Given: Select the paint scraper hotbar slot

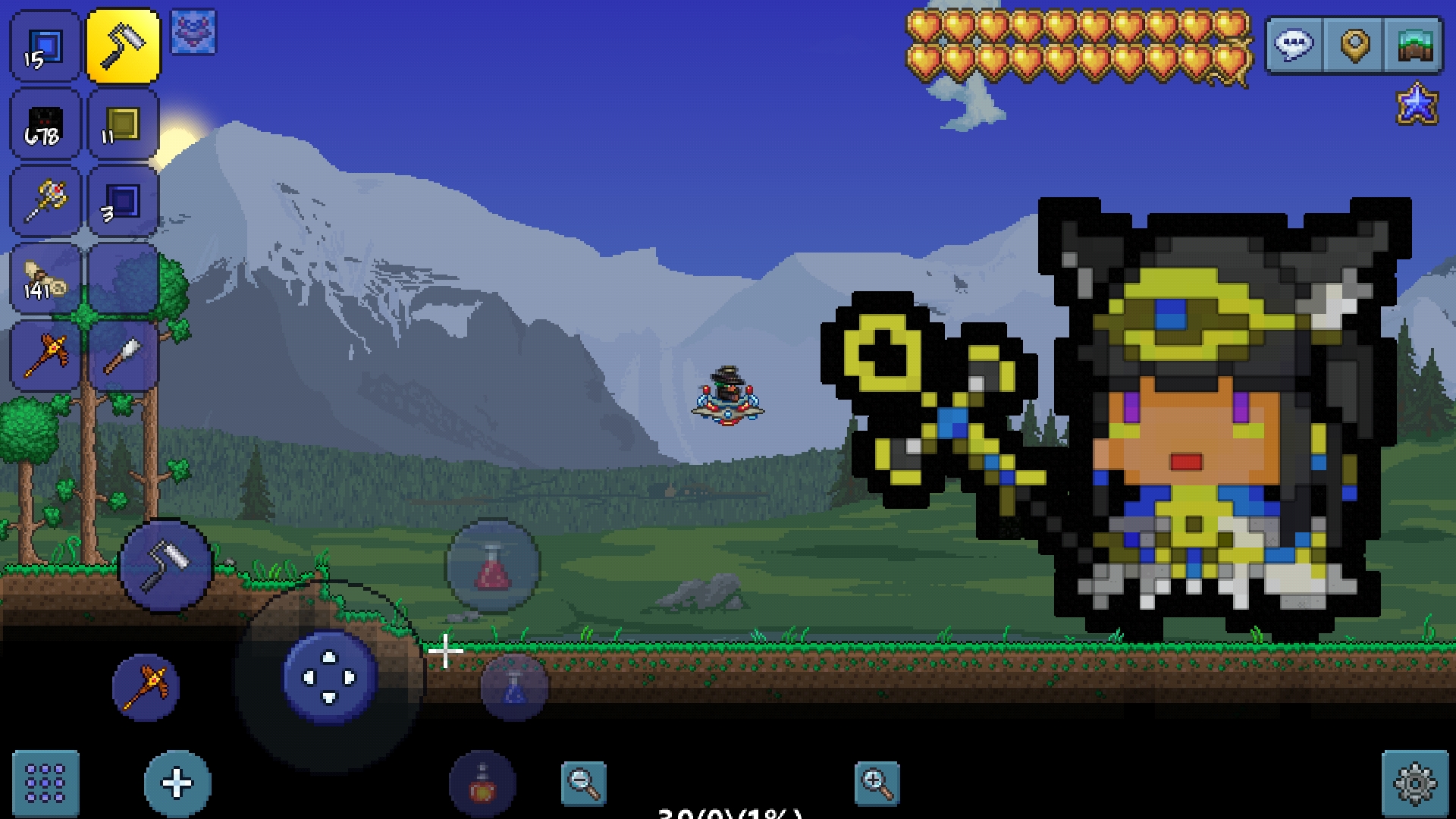Looking at the screenshot, I should click(123, 356).
